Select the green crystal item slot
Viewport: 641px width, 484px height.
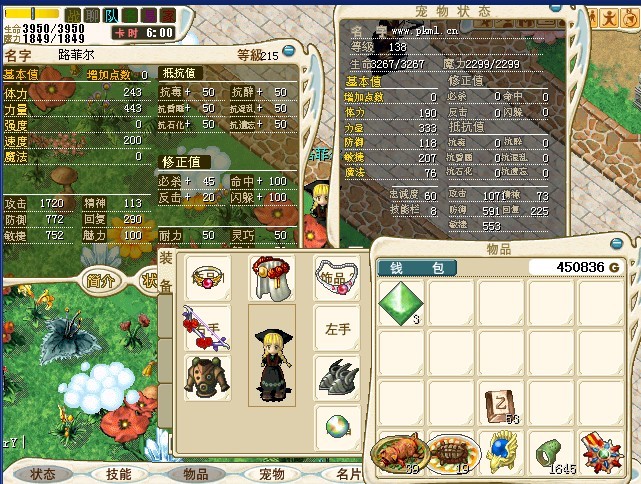(401, 302)
